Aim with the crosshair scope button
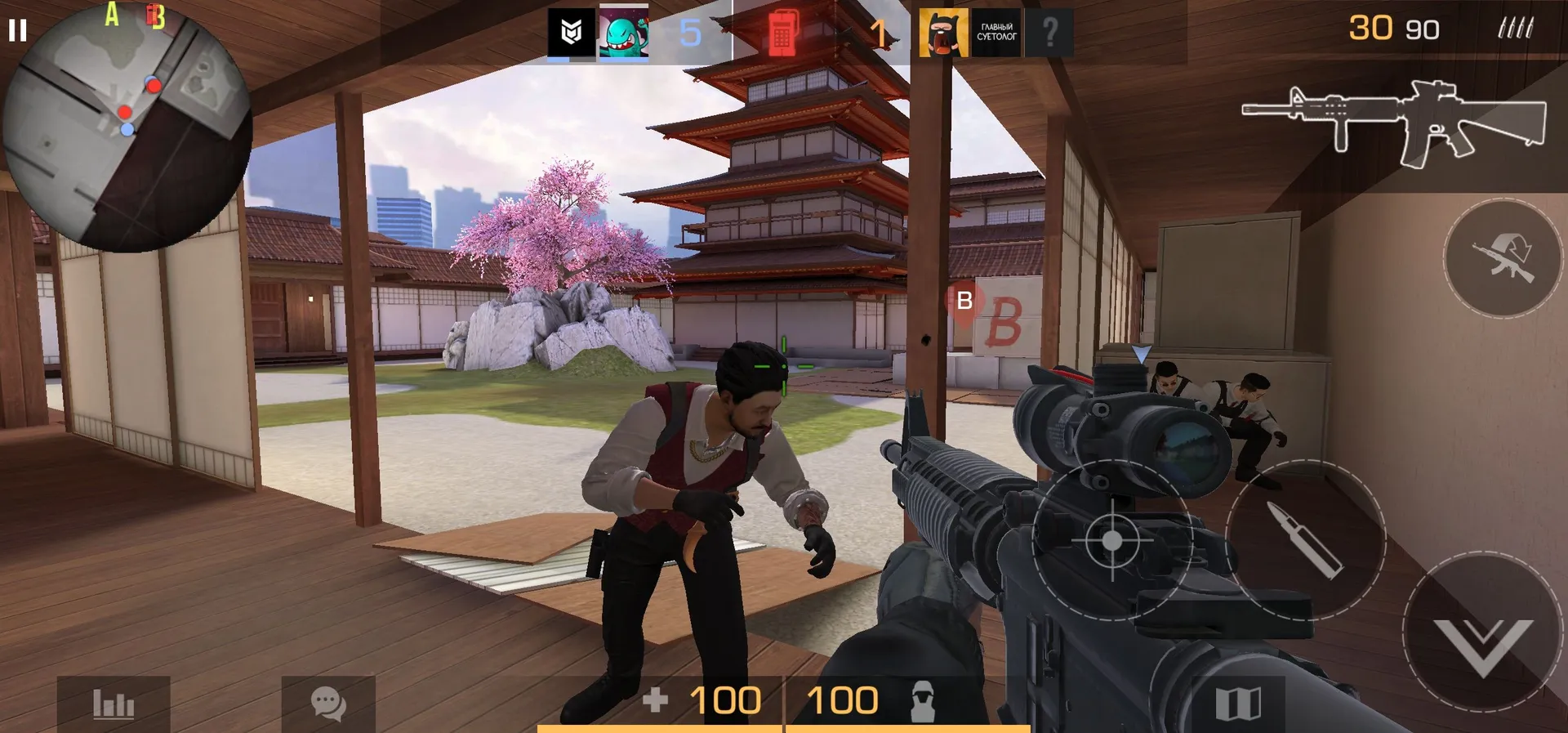The image size is (1568, 733). [1111, 540]
